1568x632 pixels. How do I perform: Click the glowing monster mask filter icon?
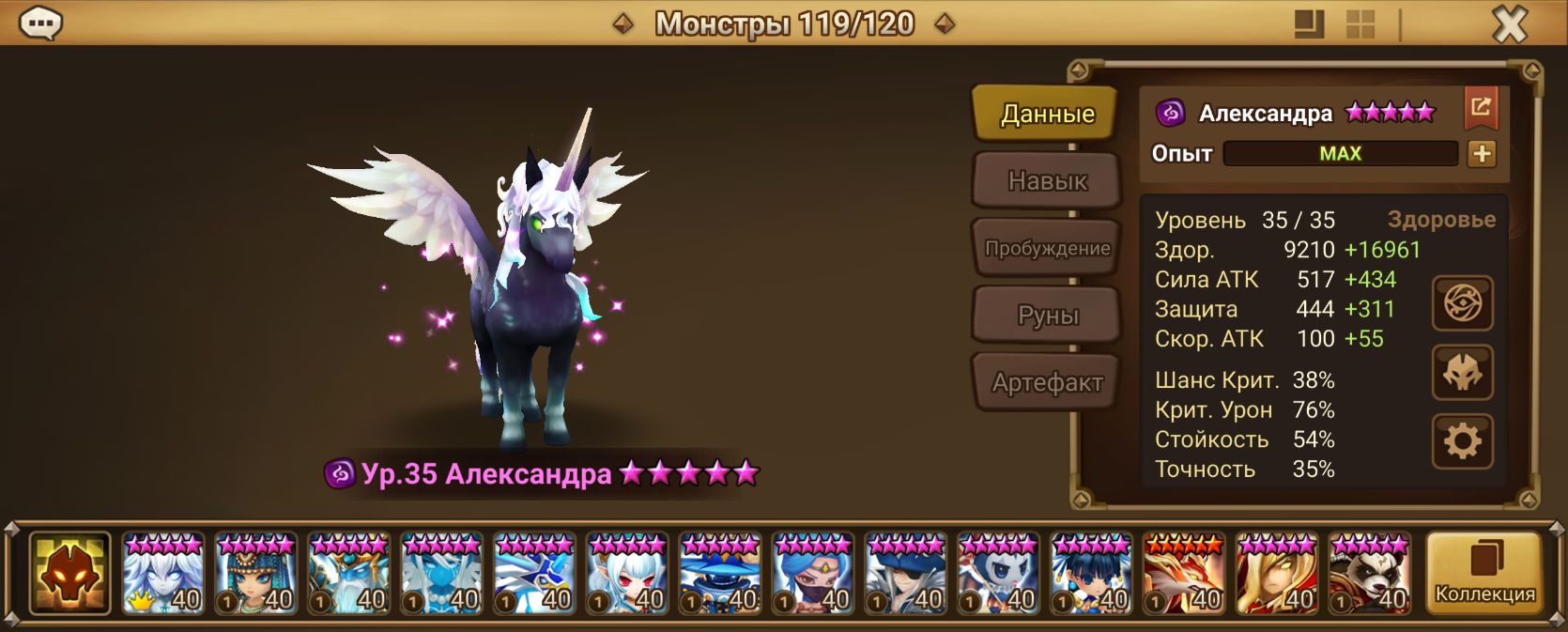(69, 573)
